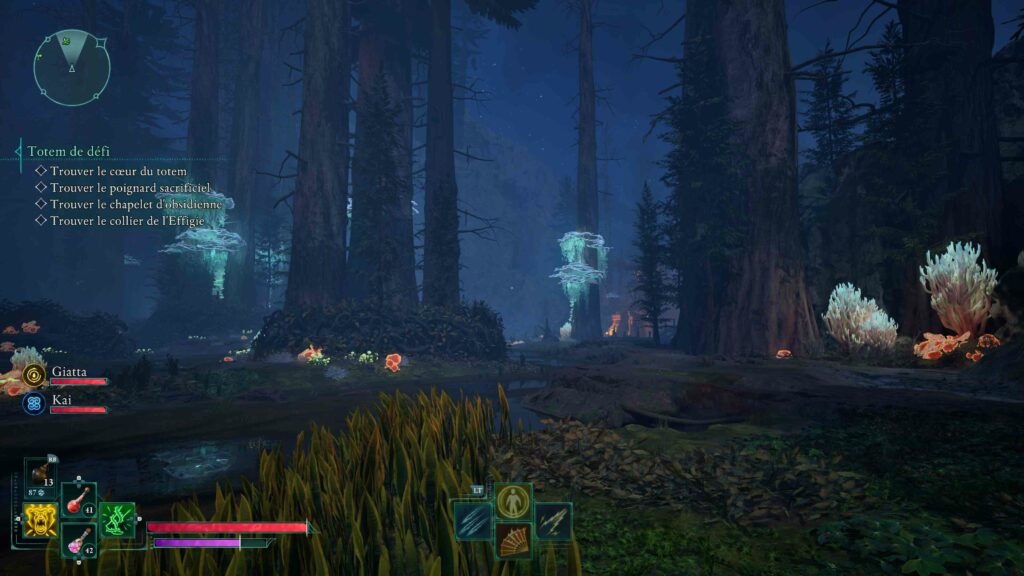Screen dimensions: 1024x576
Task: Trigger the blue claw slash ability
Action: [472, 520]
